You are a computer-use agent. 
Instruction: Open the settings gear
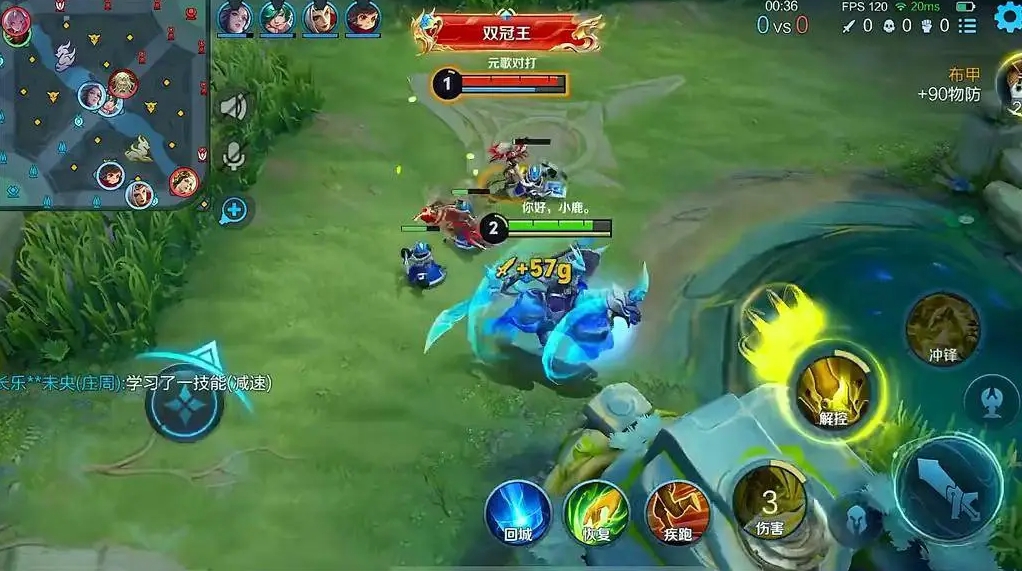click(x=1008, y=17)
